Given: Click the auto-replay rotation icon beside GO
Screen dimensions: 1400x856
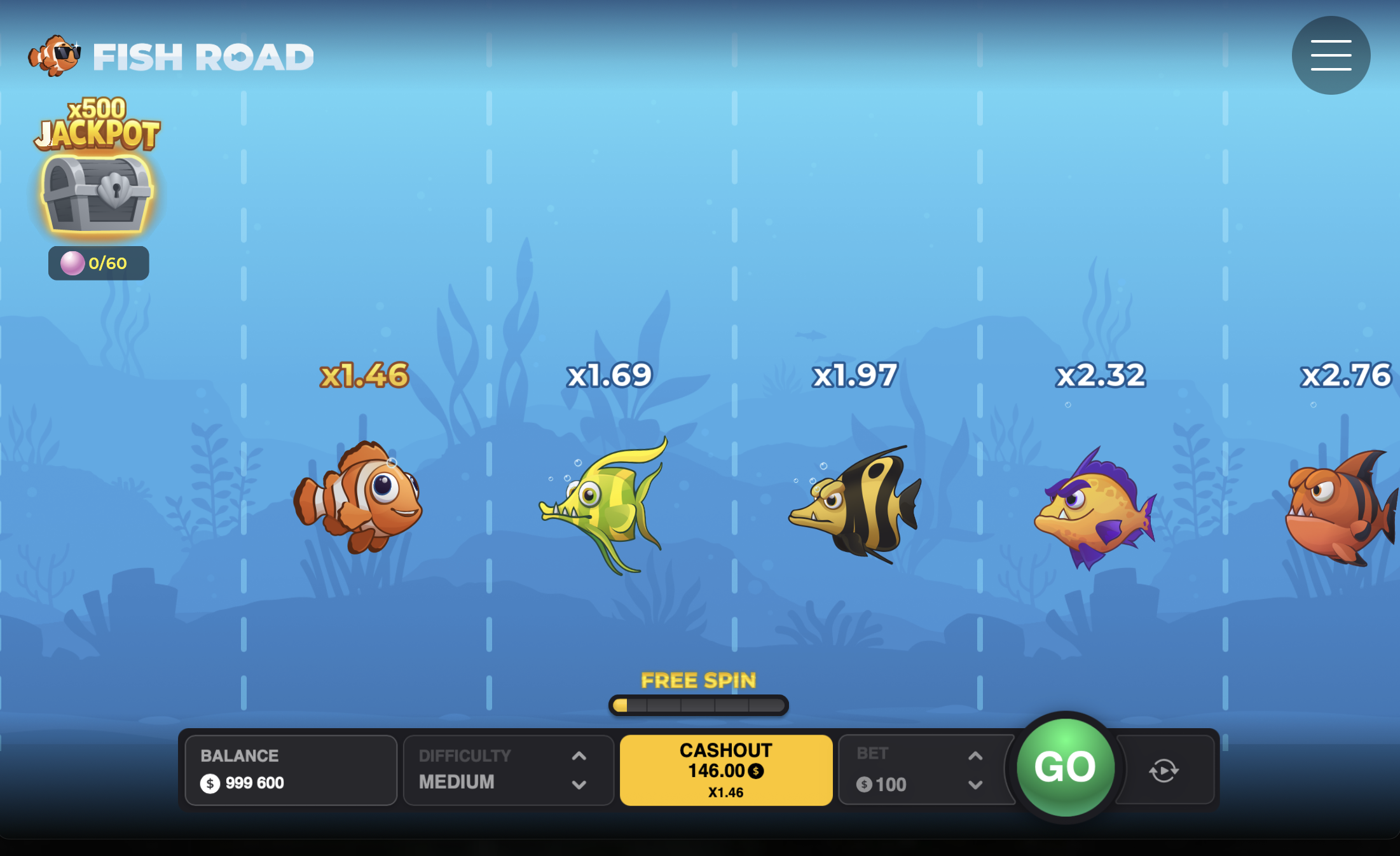Looking at the screenshot, I should [x=1163, y=770].
